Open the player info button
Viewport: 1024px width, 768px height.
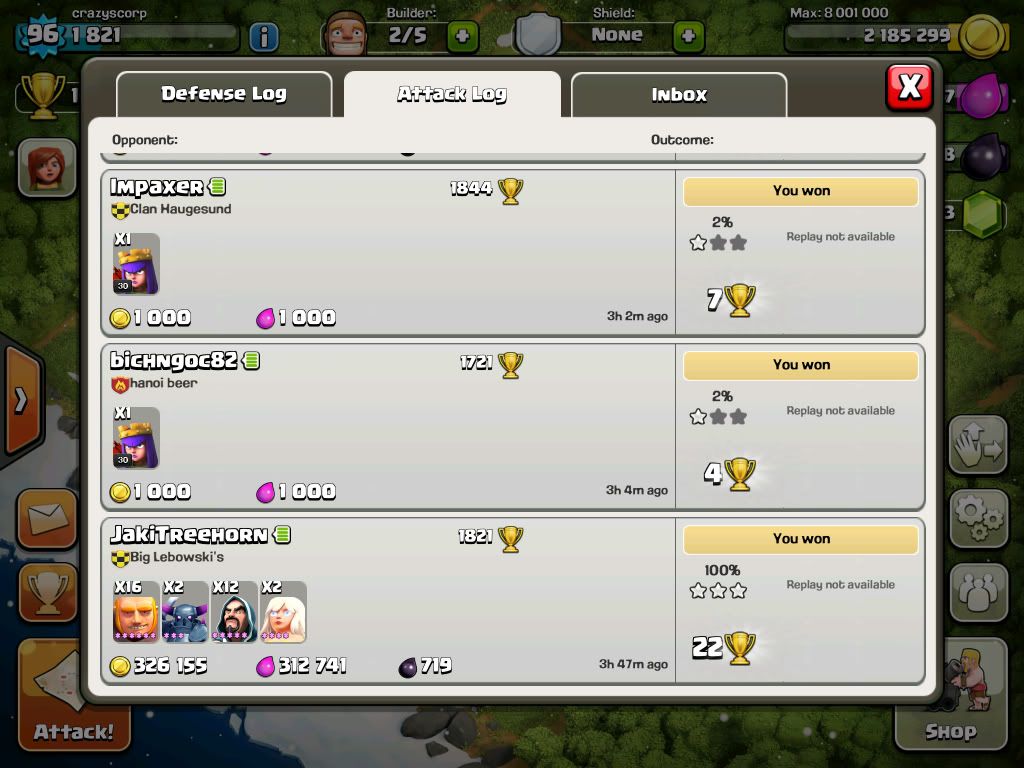coord(263,37)
